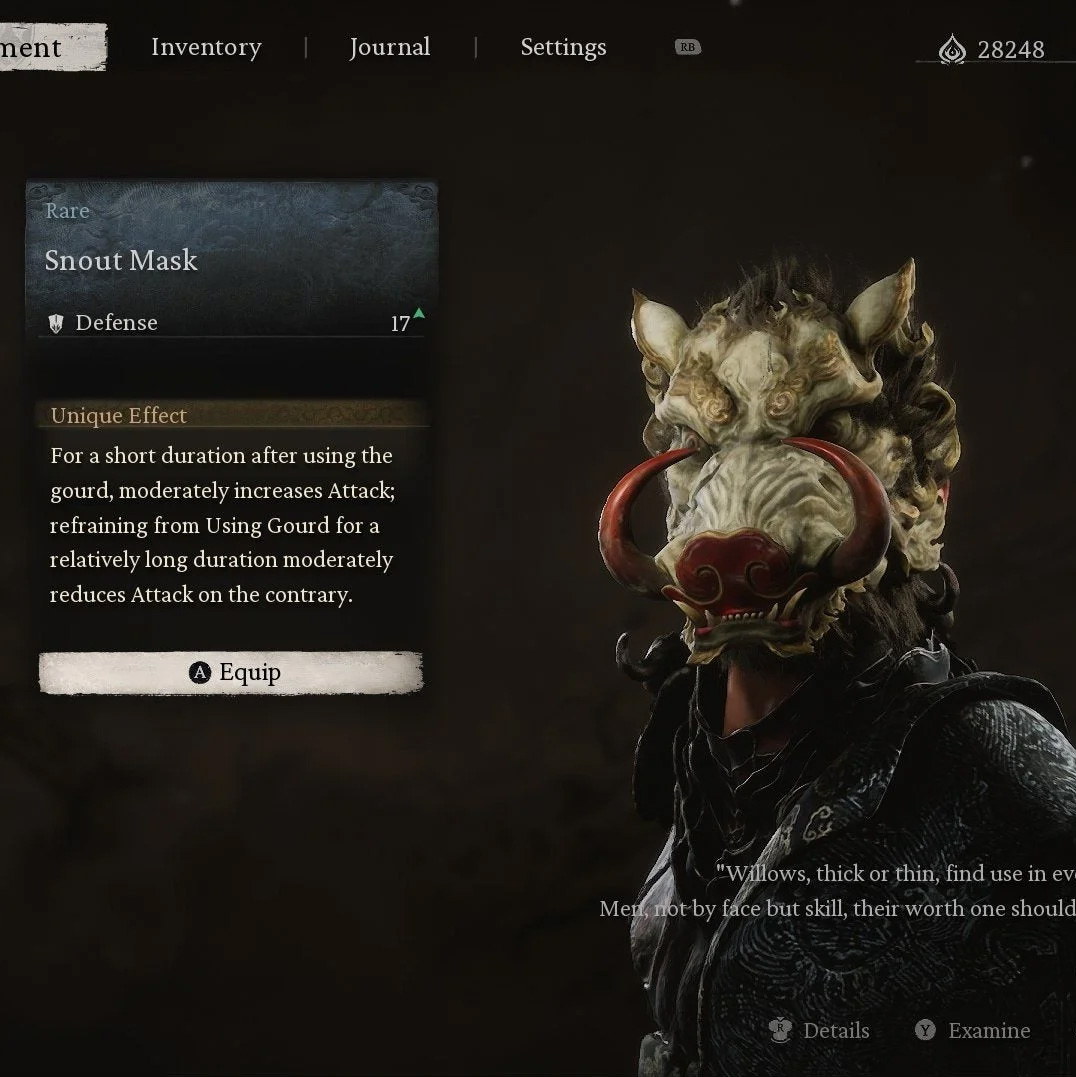The image size is (1076, 1077).
Task: Show Details for the mask
Action: (x=820, y=1030)
